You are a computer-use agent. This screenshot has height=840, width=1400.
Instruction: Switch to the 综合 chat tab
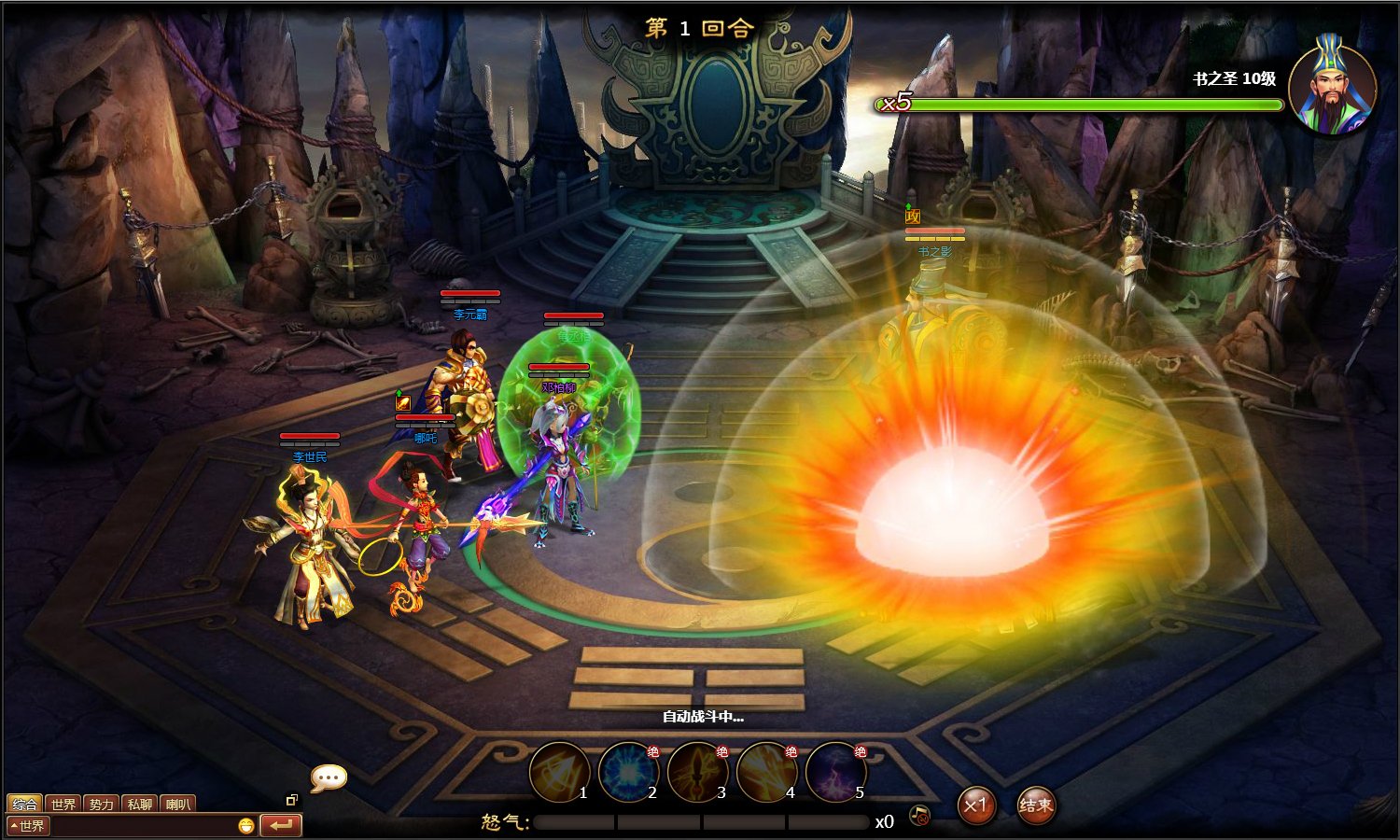24,804
